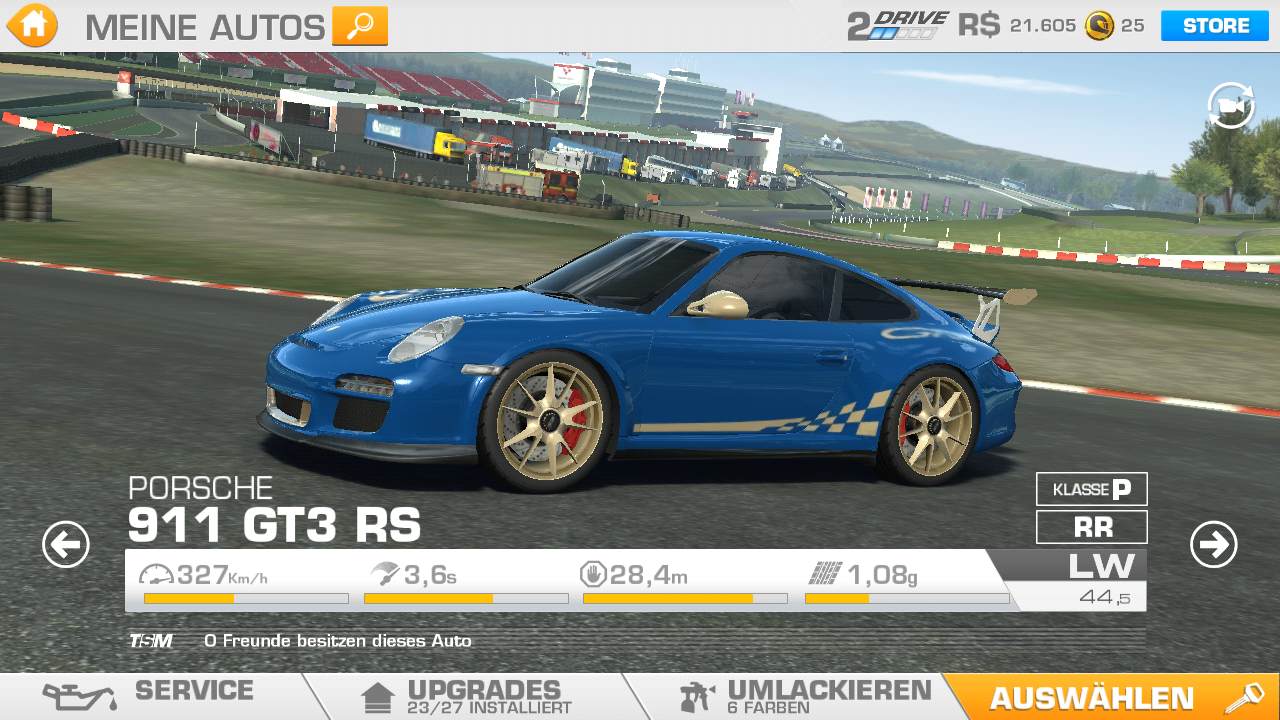1280x720 pixels.
Task: Go back with the orange home button
Action: 32,26
